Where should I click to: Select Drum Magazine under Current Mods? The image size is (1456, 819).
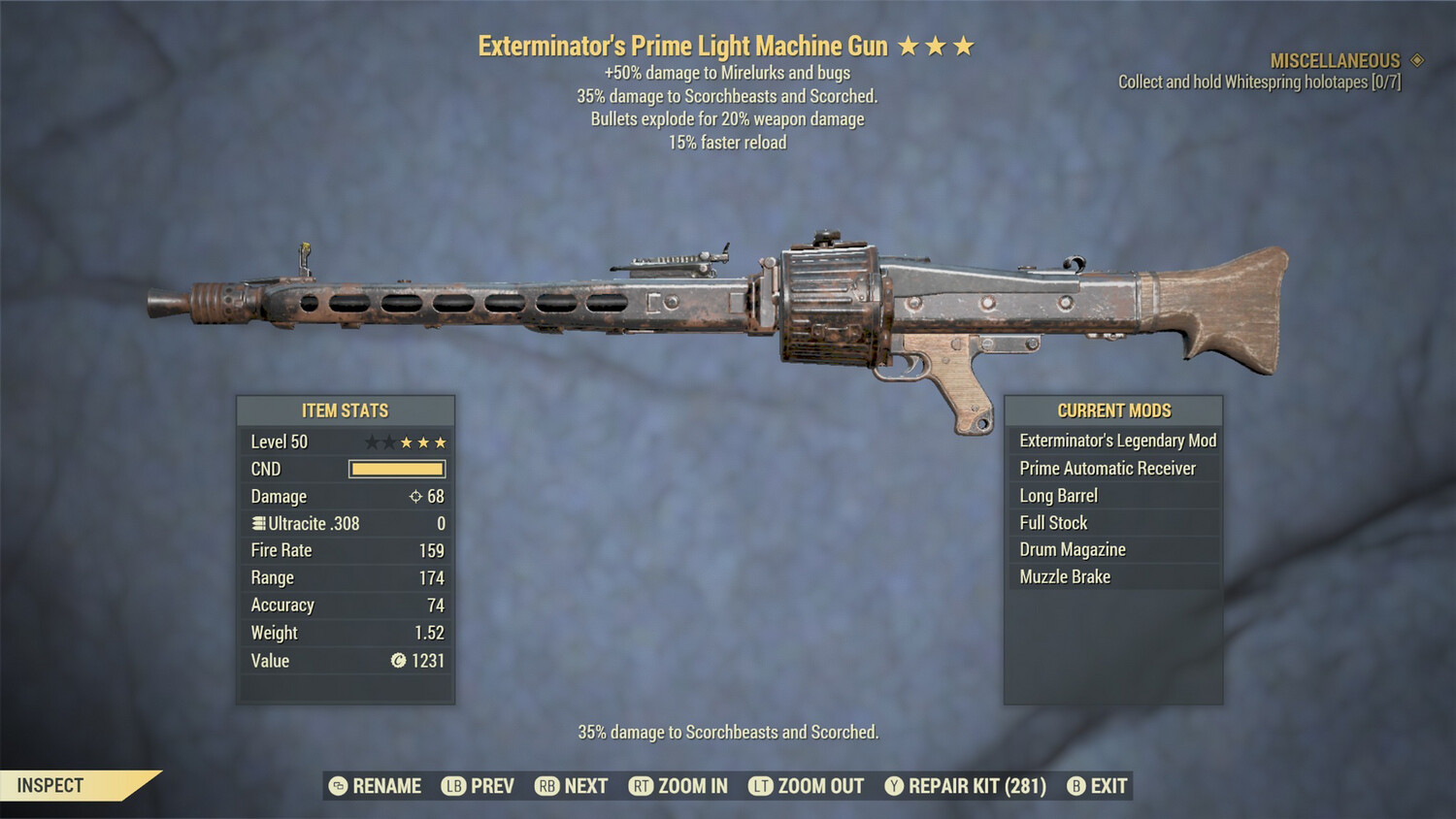tap(1072, 548)
